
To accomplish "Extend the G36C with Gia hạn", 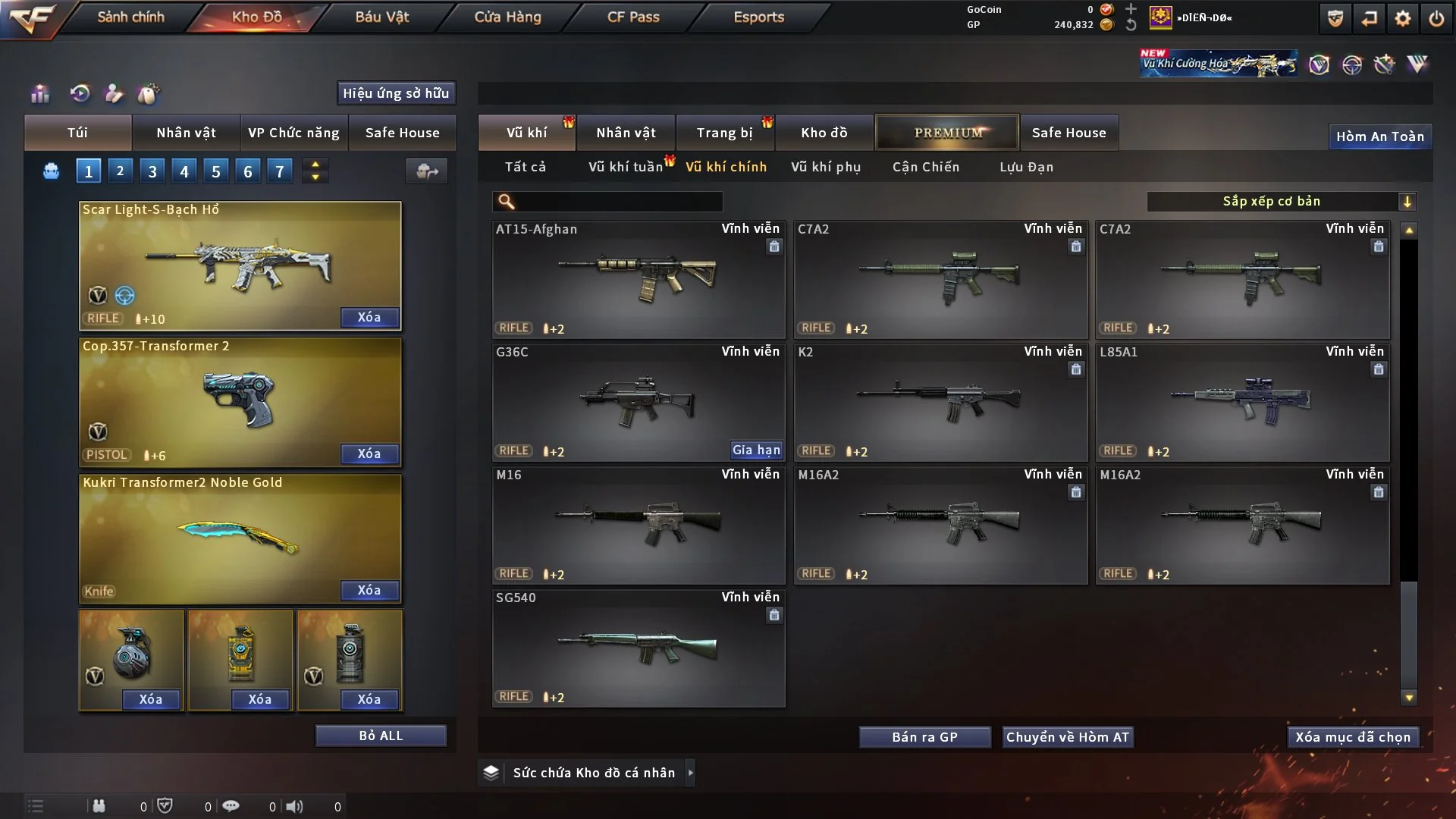I will [x=756, y=450].
